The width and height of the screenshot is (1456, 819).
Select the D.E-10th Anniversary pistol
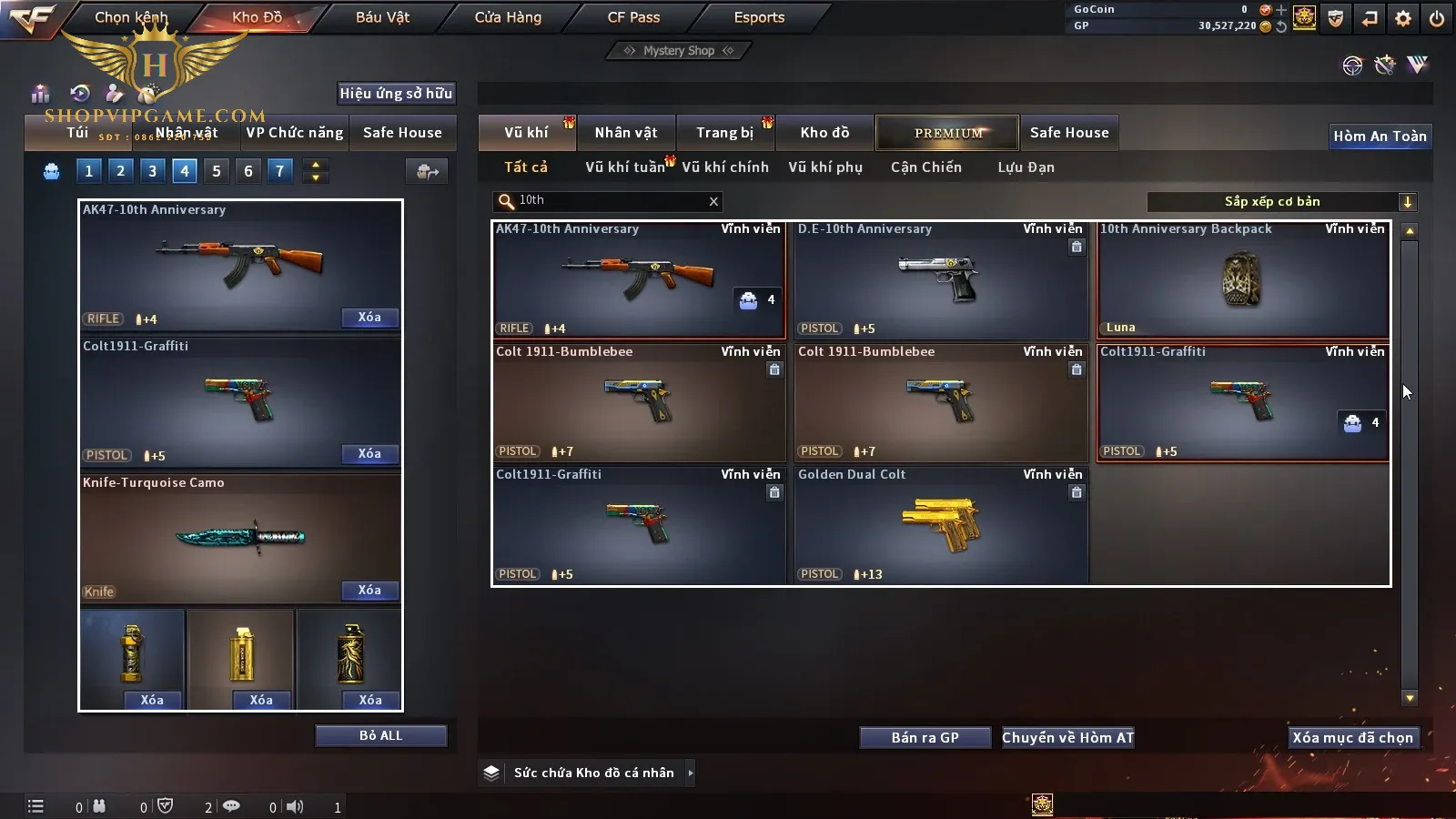click(941, 280)
